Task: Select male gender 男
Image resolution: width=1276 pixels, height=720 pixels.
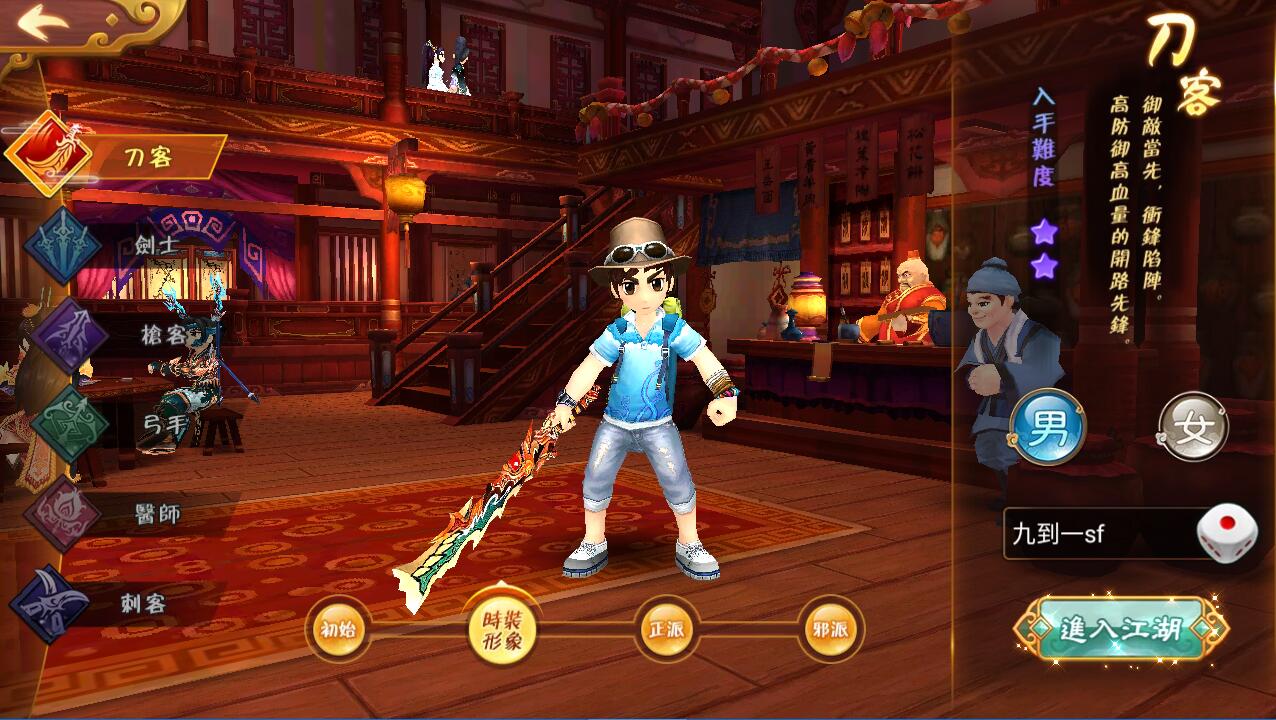Action: click(x=1047, y=427)
